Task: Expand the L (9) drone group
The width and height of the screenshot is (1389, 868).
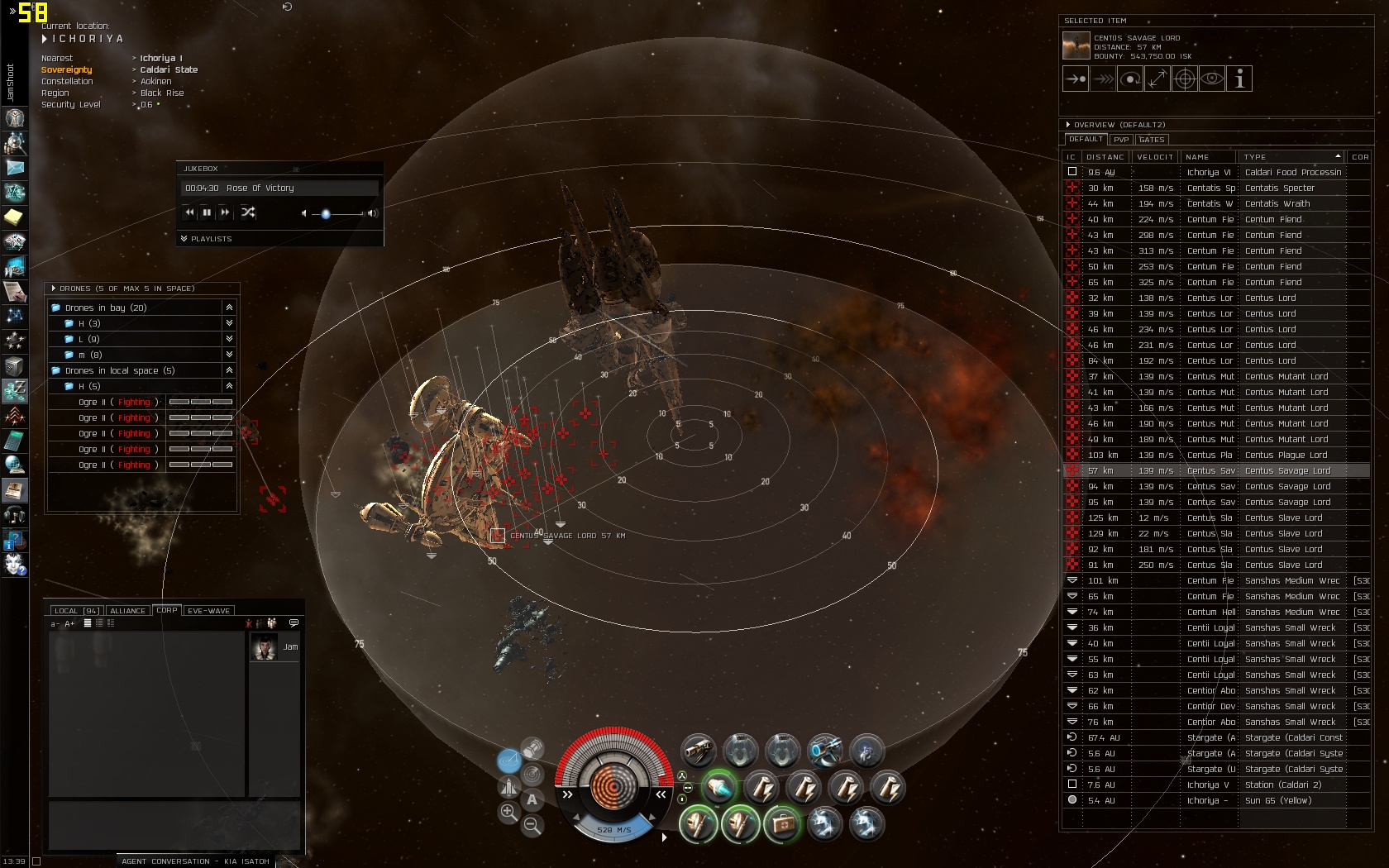Action: (229, 339)
